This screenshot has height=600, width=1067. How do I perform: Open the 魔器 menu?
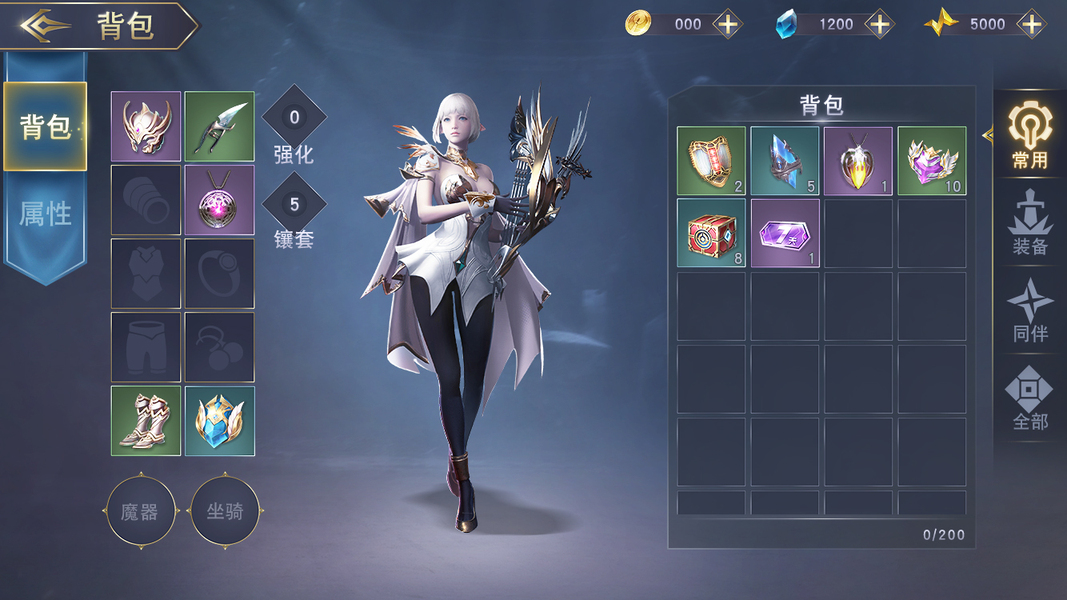[x=140, y=512]
